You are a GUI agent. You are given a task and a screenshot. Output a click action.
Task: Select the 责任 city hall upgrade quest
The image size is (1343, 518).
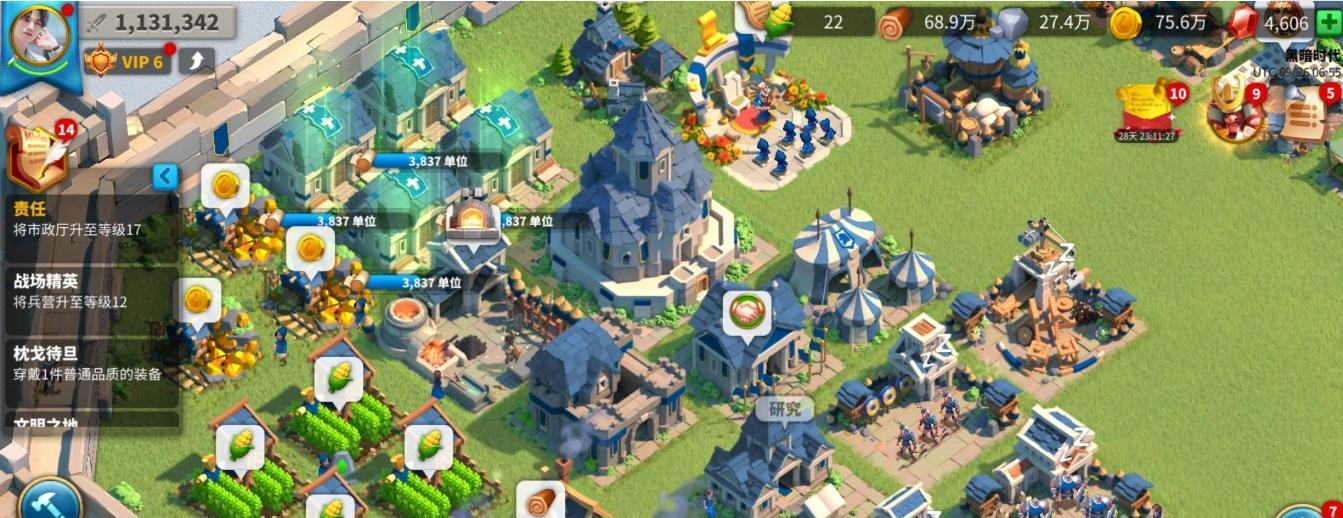pyautogui.click(x=90, y=219)
